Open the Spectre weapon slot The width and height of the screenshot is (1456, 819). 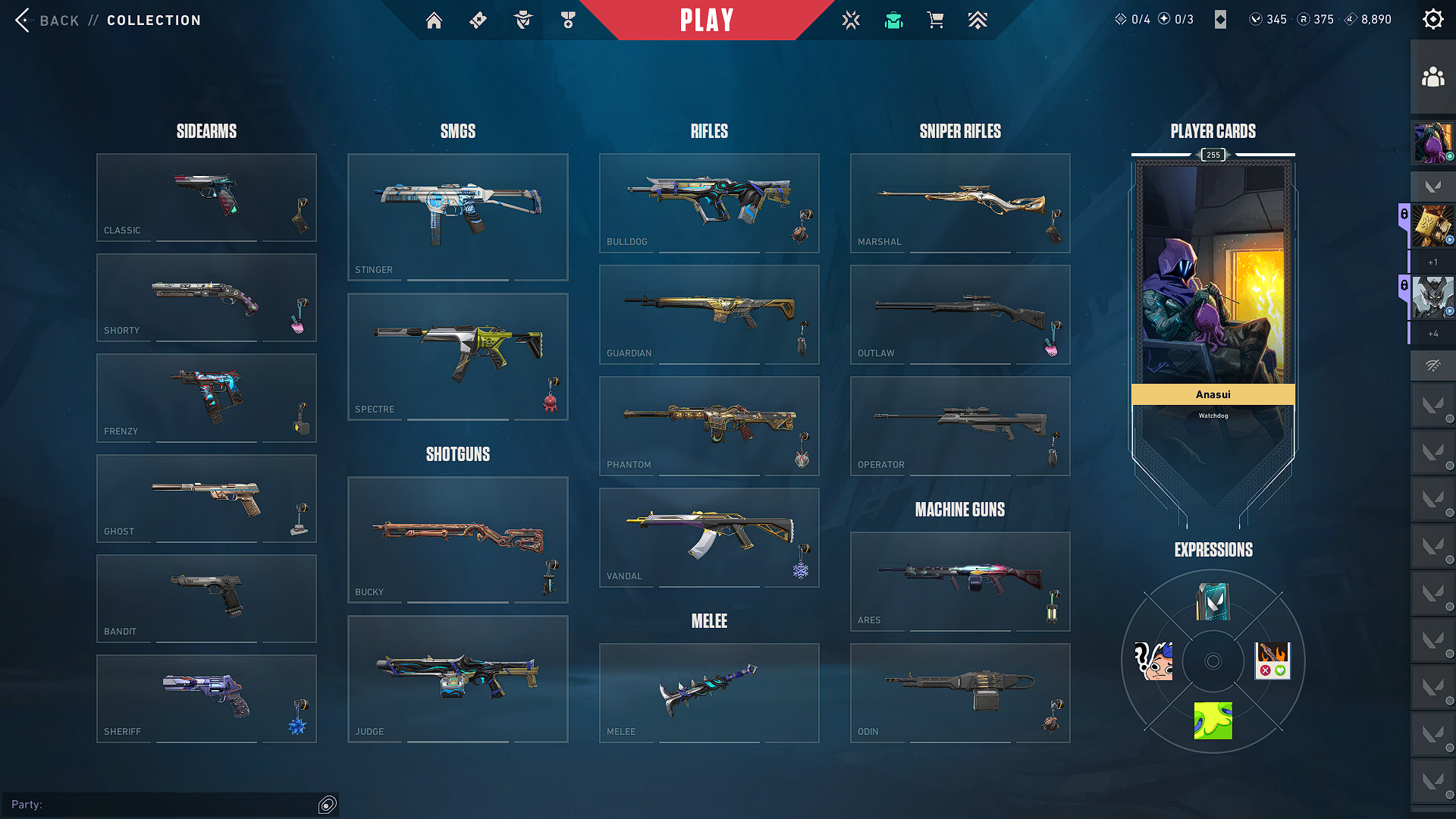pyautogui.click(x=457, y=356)
